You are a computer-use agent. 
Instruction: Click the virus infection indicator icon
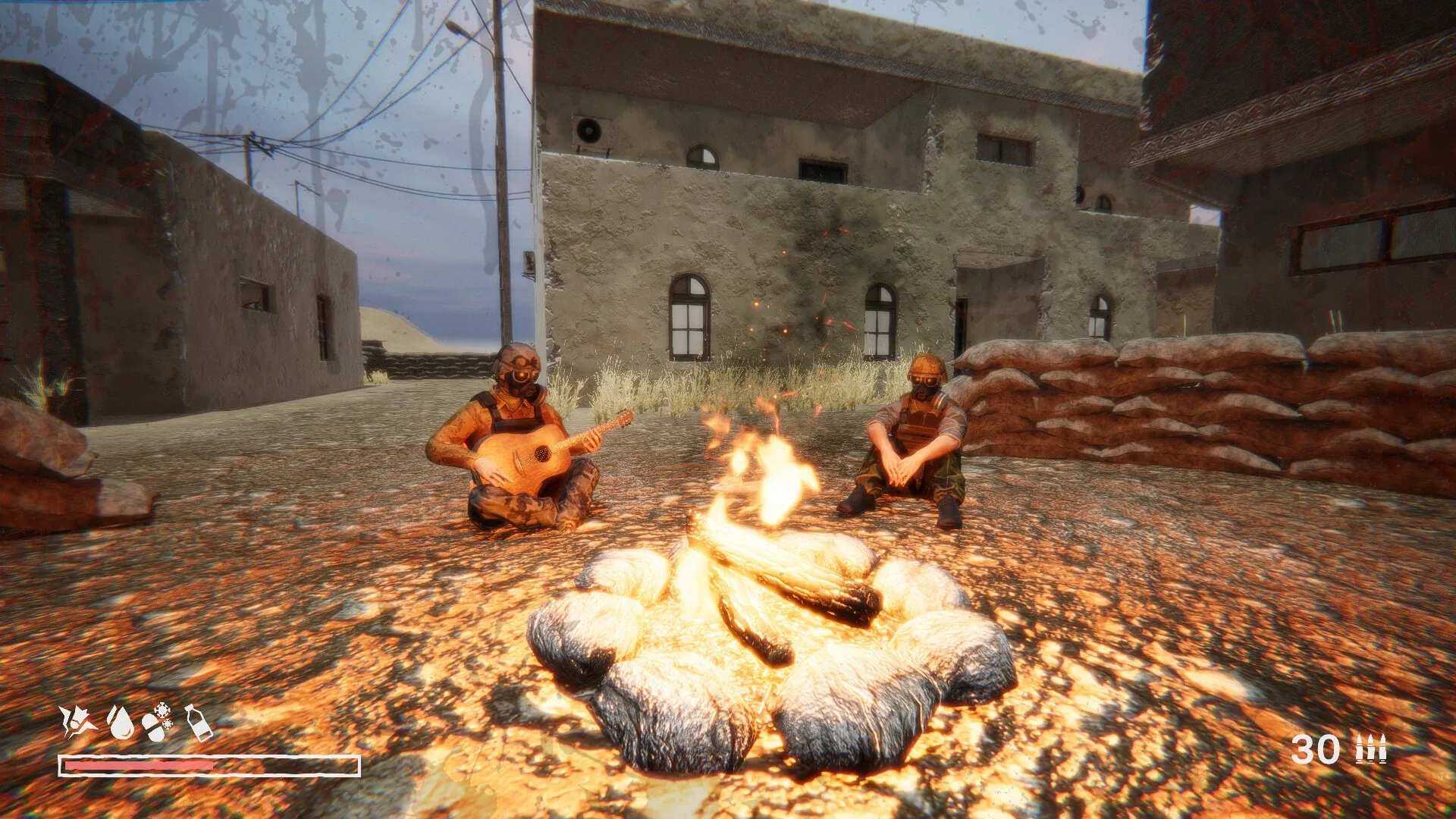(x=164, y=711)
